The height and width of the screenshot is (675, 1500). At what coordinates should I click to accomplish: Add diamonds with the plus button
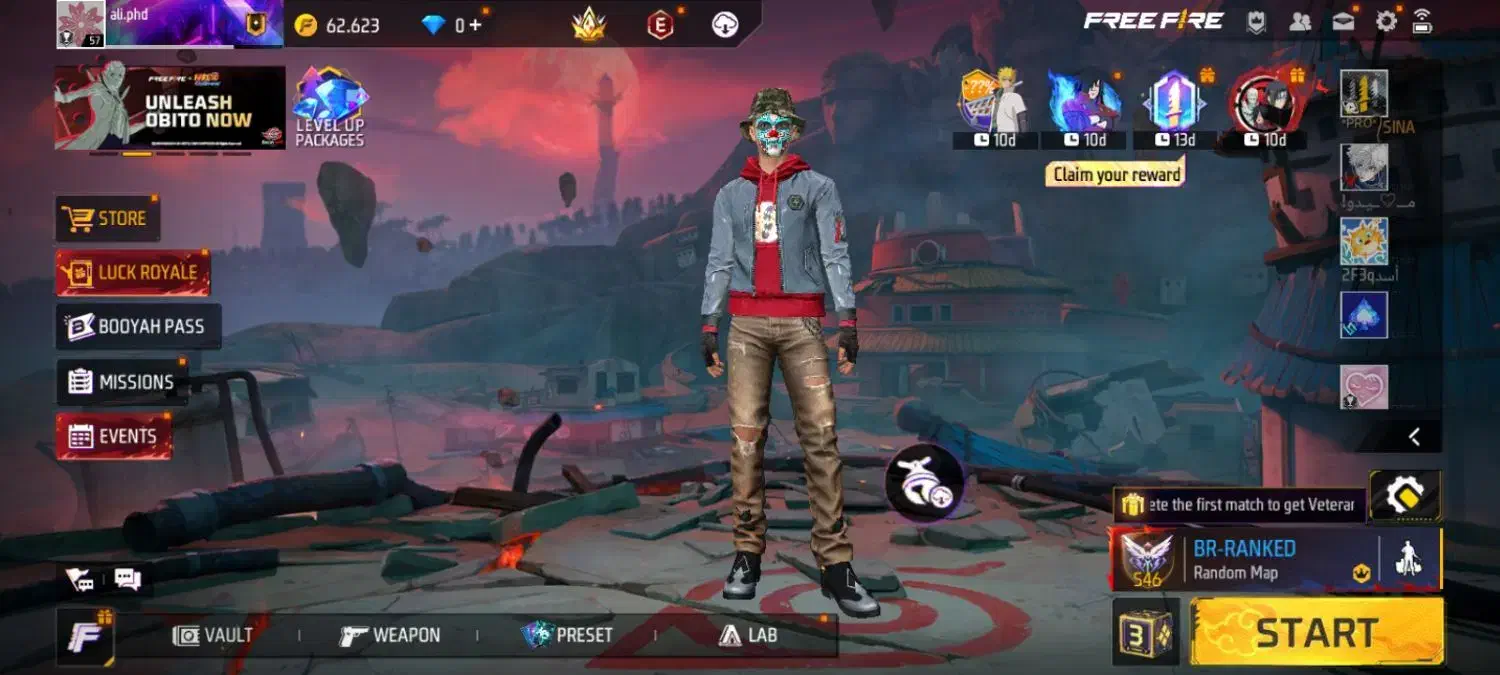[475, 25]
